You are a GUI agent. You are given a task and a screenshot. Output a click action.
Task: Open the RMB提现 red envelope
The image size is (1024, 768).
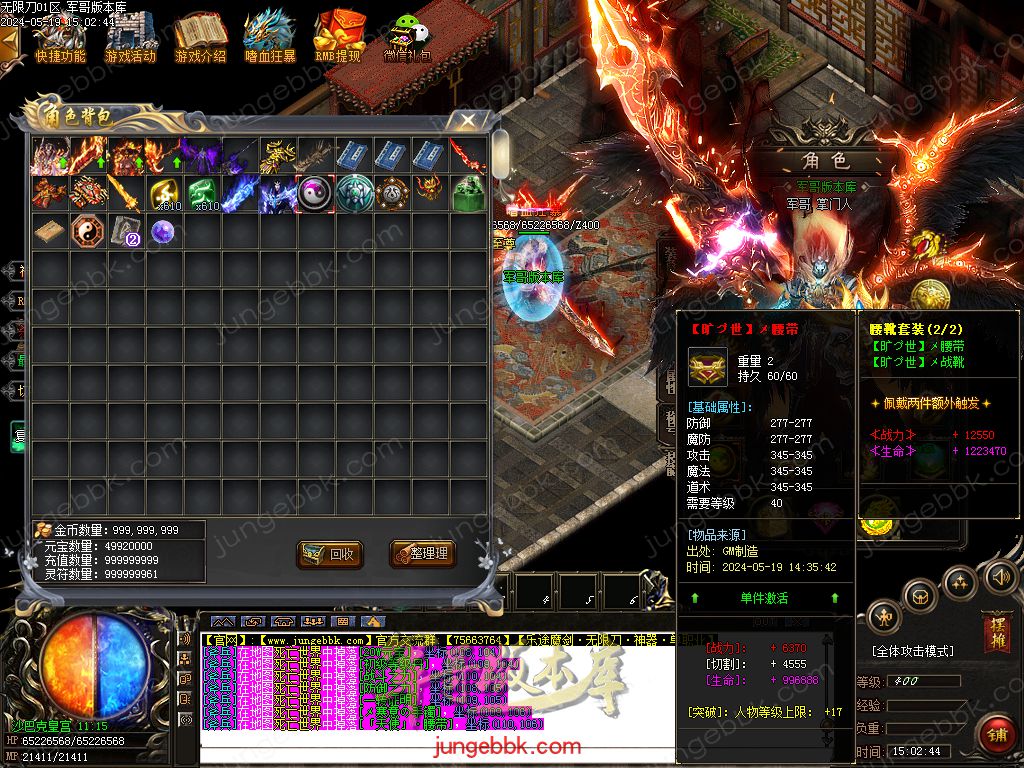pos(338,37)
